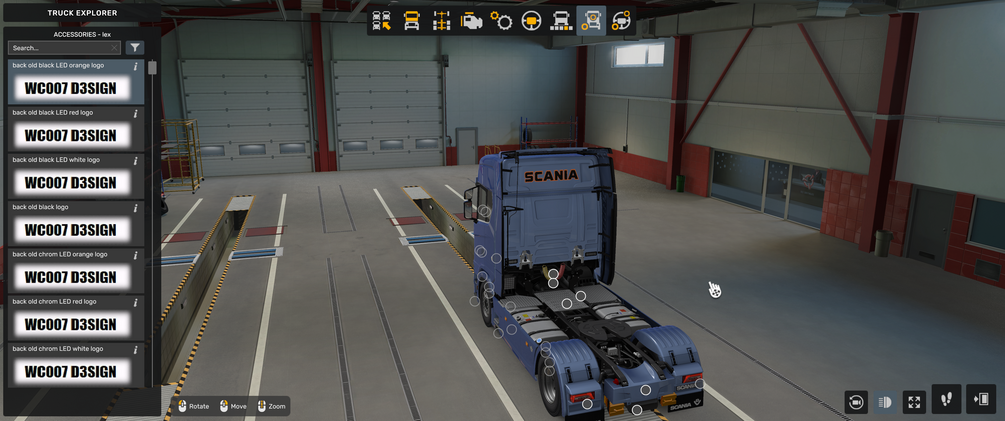The height and width of the screenshot is (421, 1005).
Task: Enter fullscreen view with the arrows icon
Action: (914, 402)
